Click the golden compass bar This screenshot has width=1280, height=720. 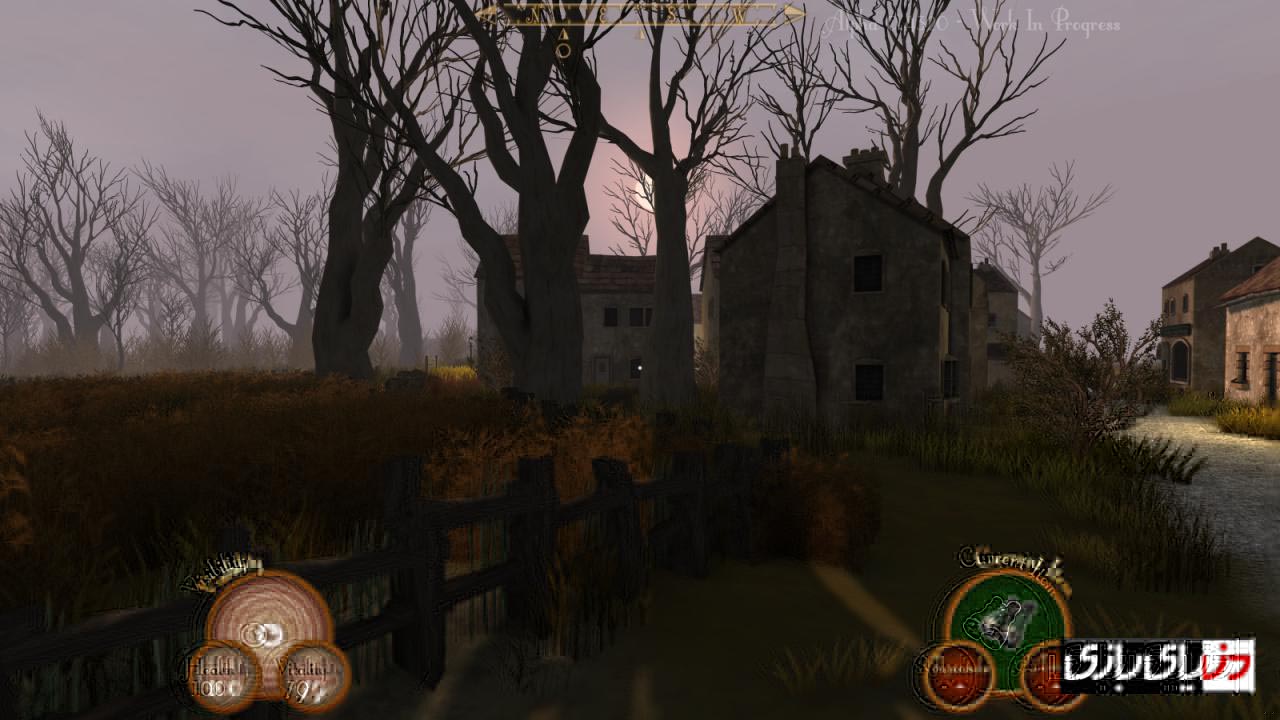641,14
